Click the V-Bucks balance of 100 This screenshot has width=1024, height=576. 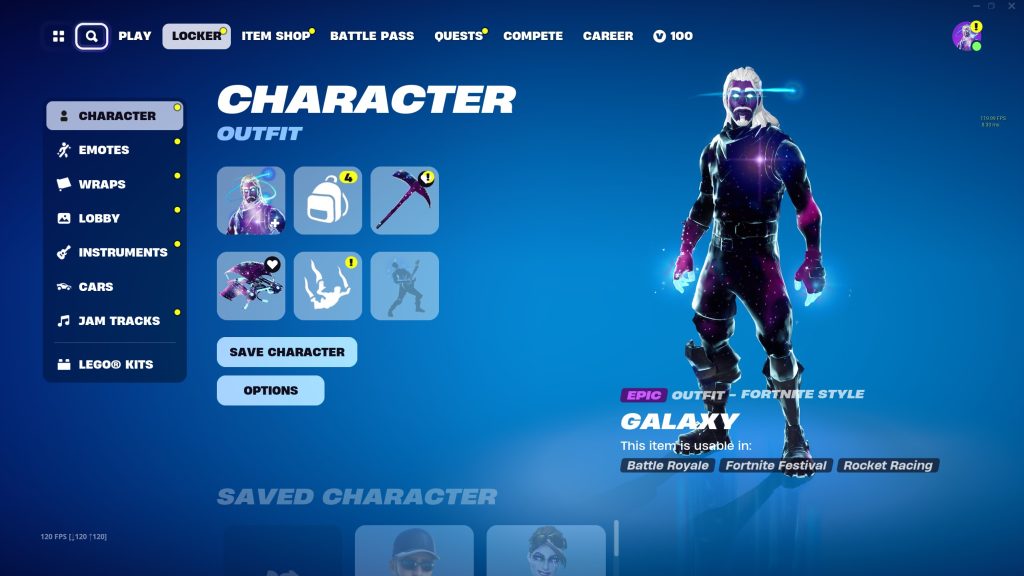[x=673, y=36]
